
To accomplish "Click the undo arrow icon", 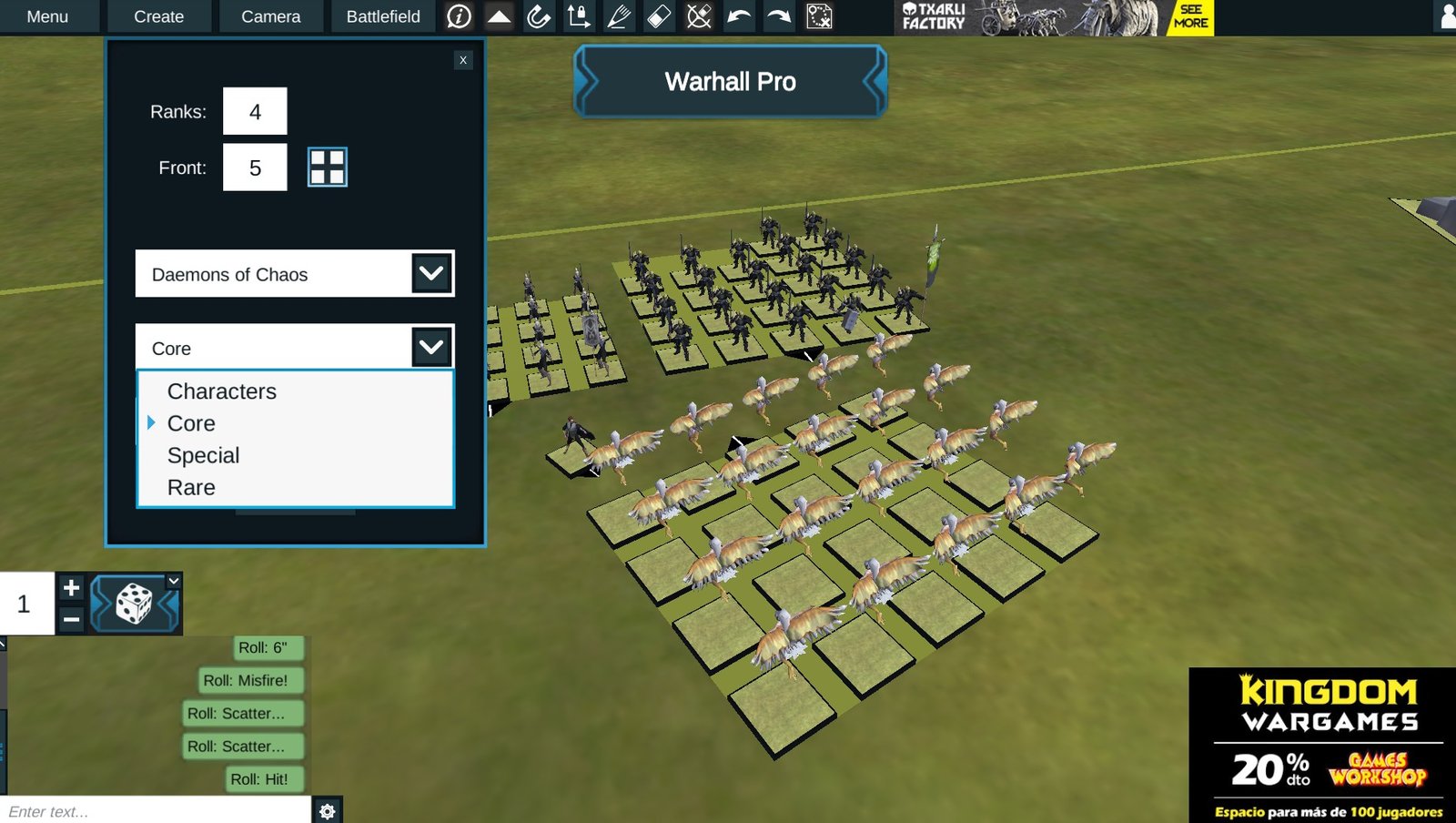I will (737, 16).
